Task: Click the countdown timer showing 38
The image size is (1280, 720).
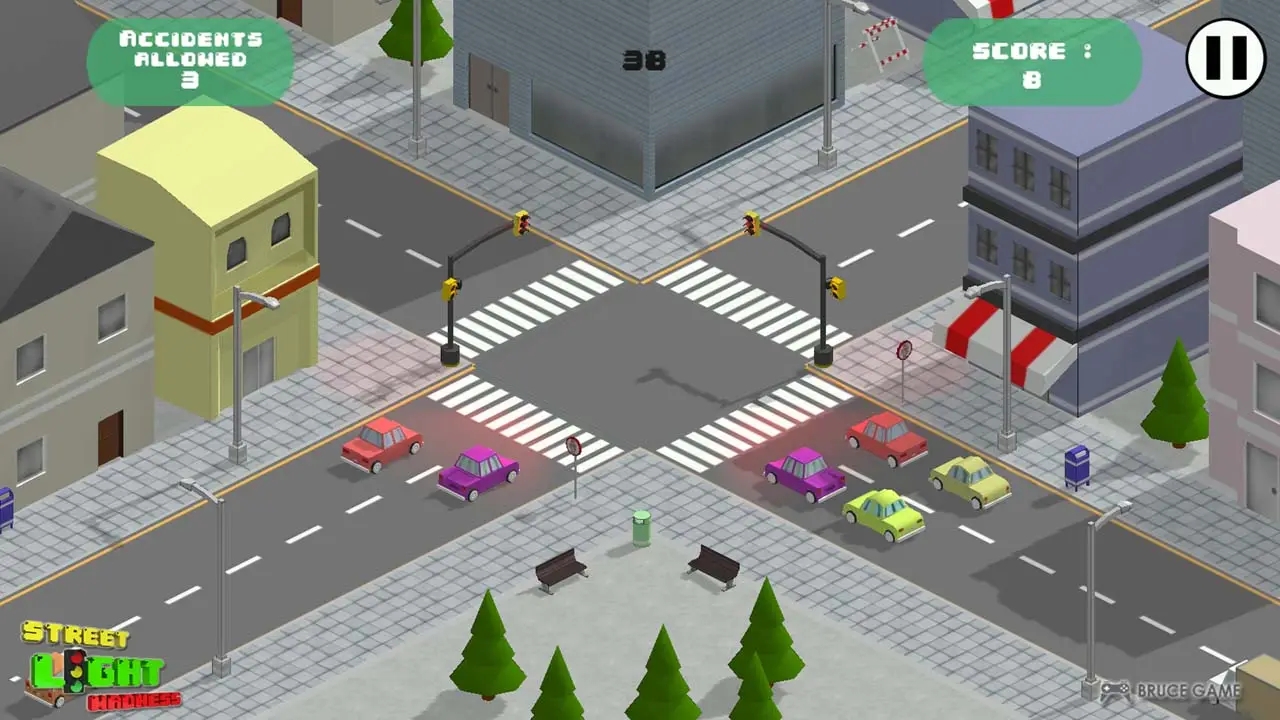Action: (645, 60)
